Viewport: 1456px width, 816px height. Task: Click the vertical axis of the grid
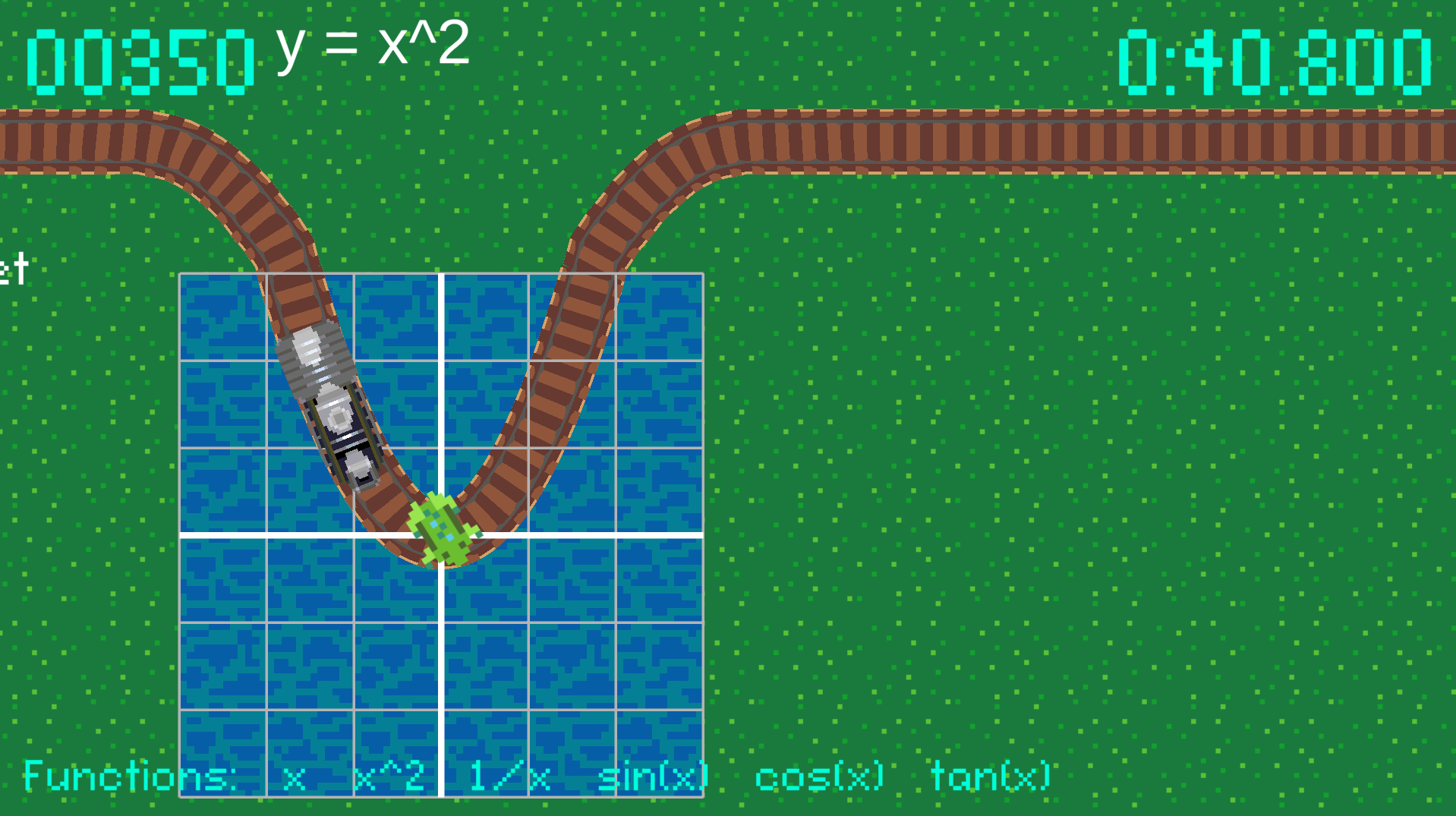tap(440, 668)
